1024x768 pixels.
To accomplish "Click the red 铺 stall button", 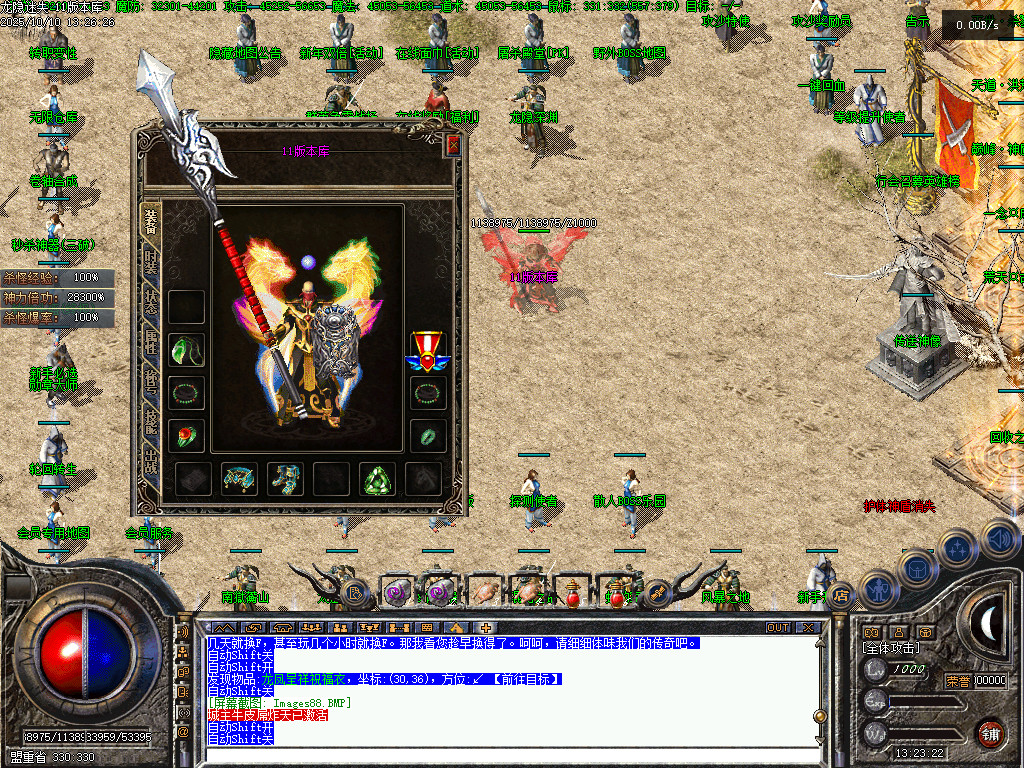I will (990, 733).
